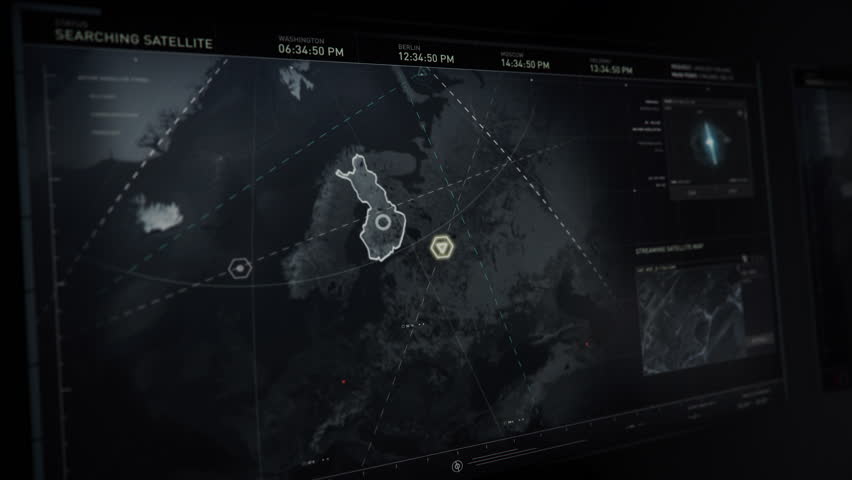Select the Moscow time zone clock
This screenshot has width=852, height=480.
(x=524, y=61)
